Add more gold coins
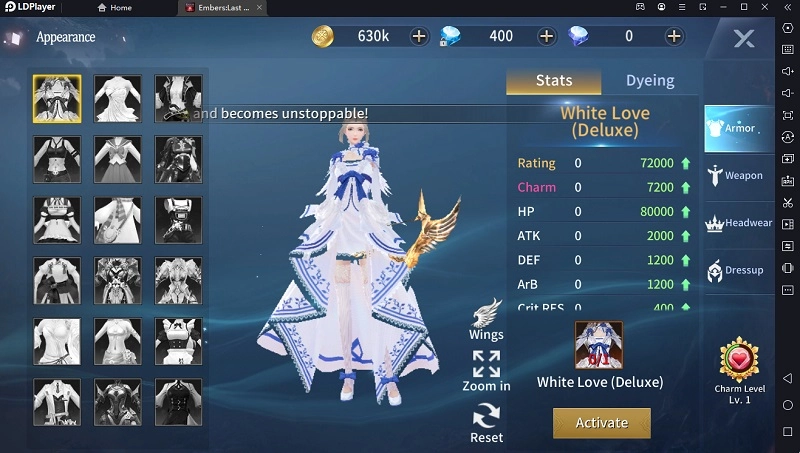This screenshot has width=800, height=453. click(419, 36)
